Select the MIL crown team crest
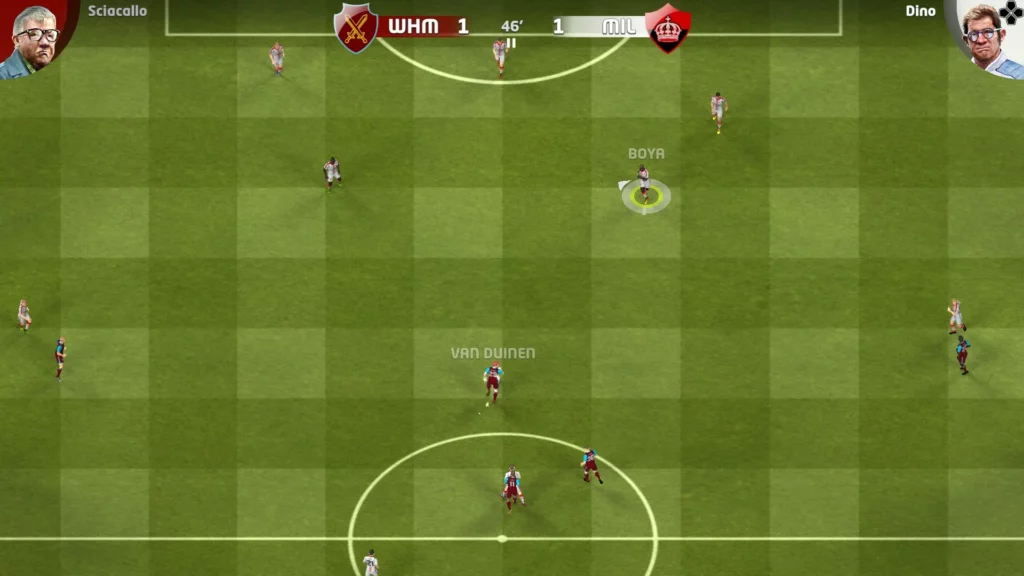This screenshot has width=1024, height=576. pyautogui.click(x=667, y=28)
